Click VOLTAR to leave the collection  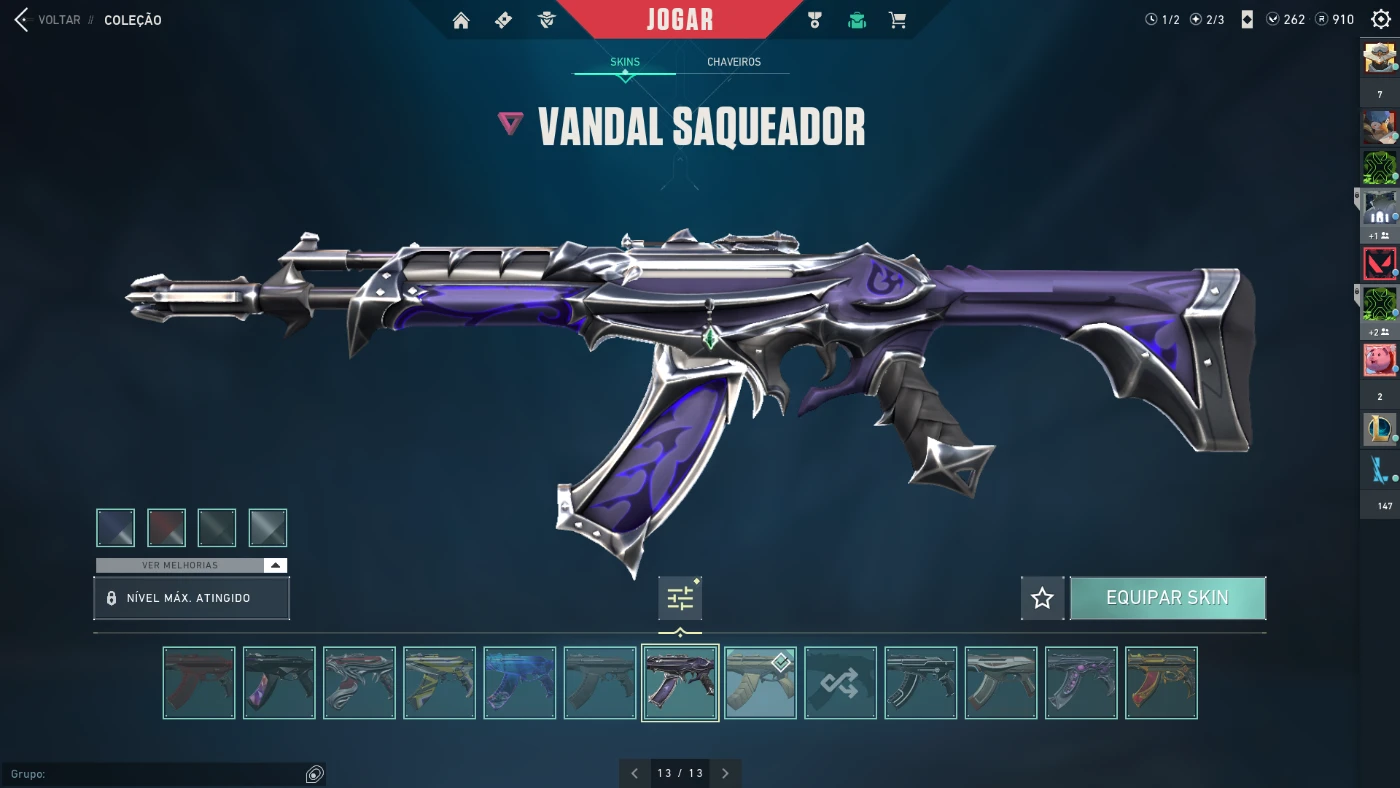pyautogui.click(x=58, y=19)
